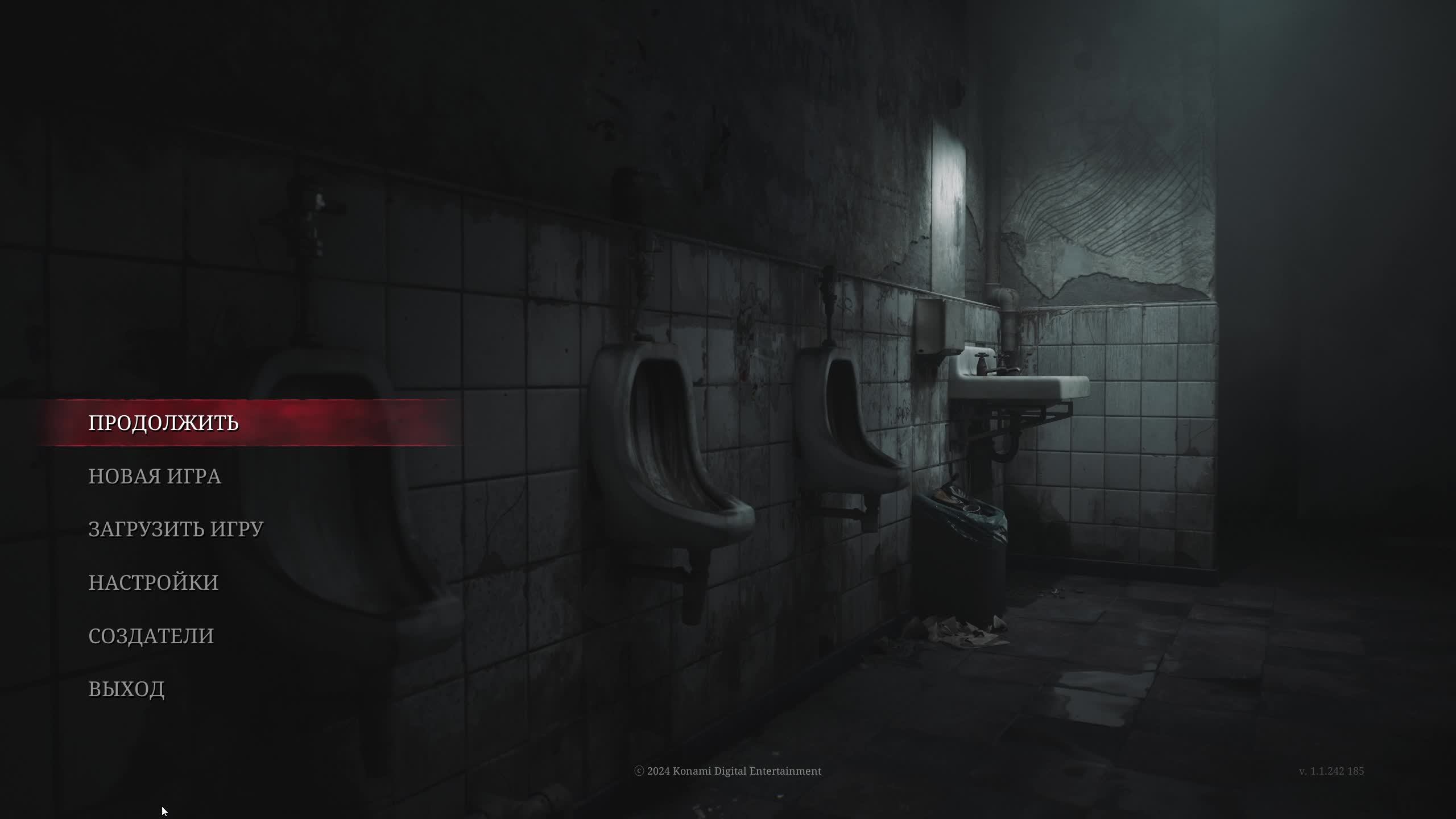The width and height of the screenshot is (1456, 819).
Task: Click the Konami copyright notice text
Action: (728, 771)
